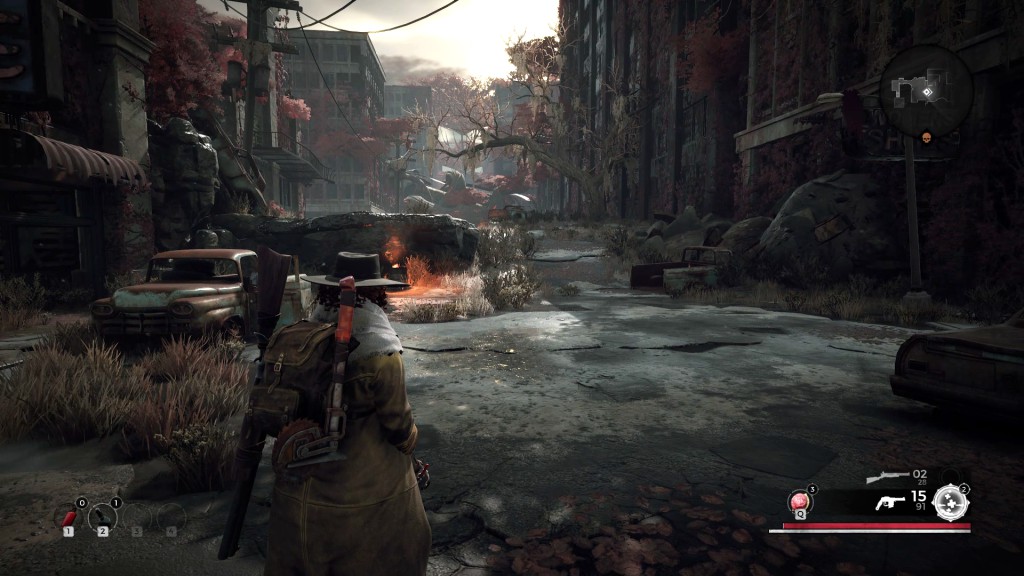Click the orange skull marker below minimap
Viewport: 1024px width, 576px height.
926,138
